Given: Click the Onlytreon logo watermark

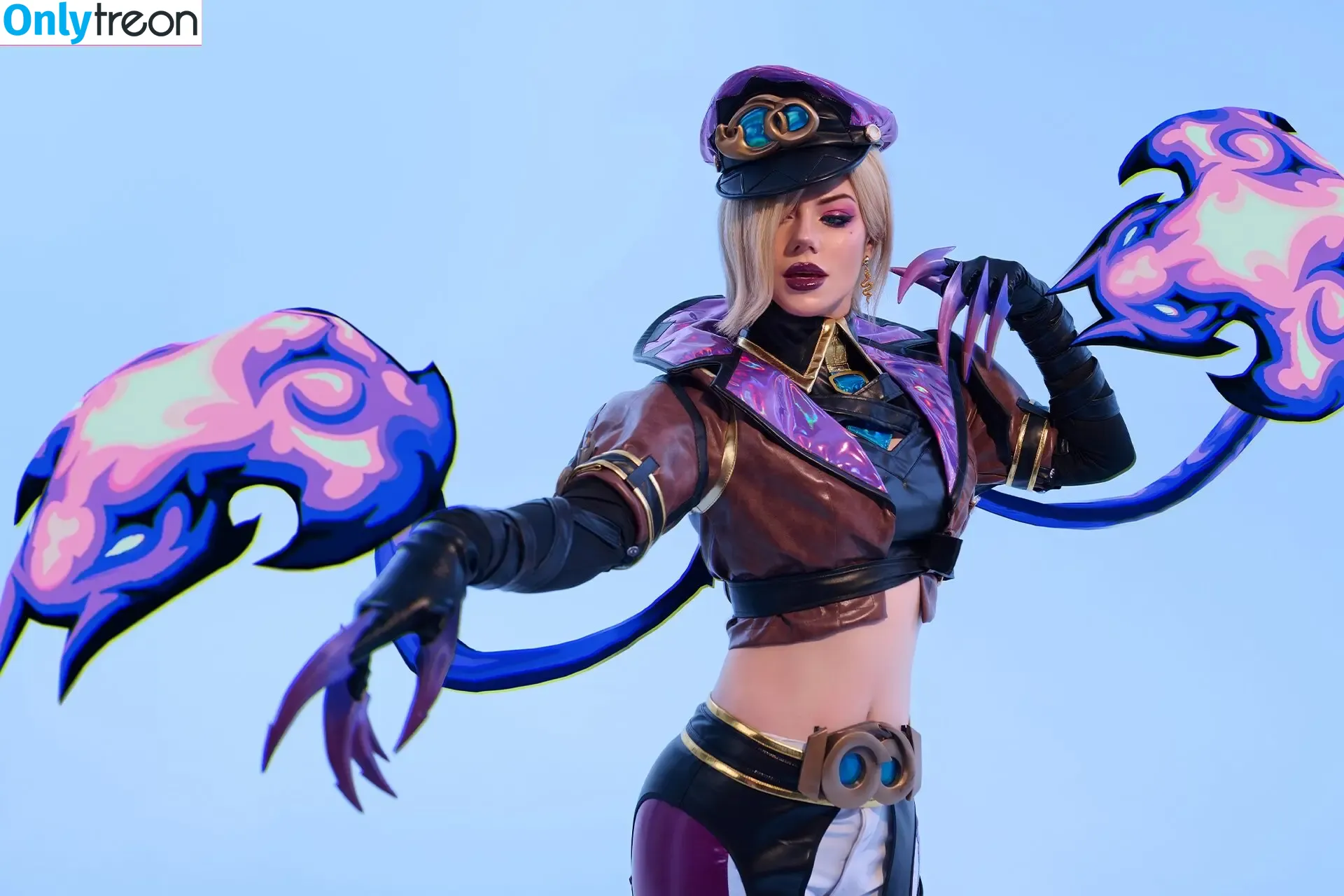Looking at the screenshot, I should [101, 22].
